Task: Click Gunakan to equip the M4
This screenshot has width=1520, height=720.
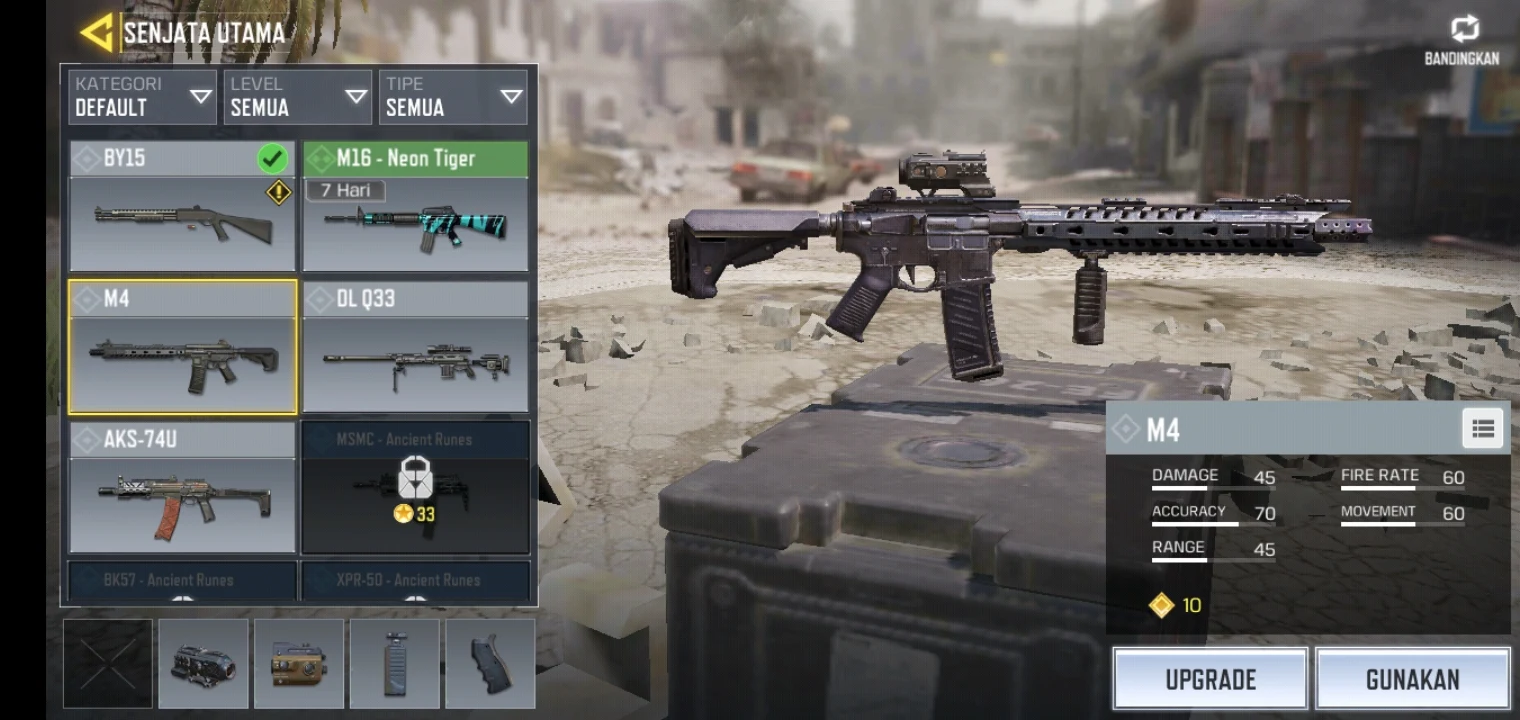Action: point(1411,679)
